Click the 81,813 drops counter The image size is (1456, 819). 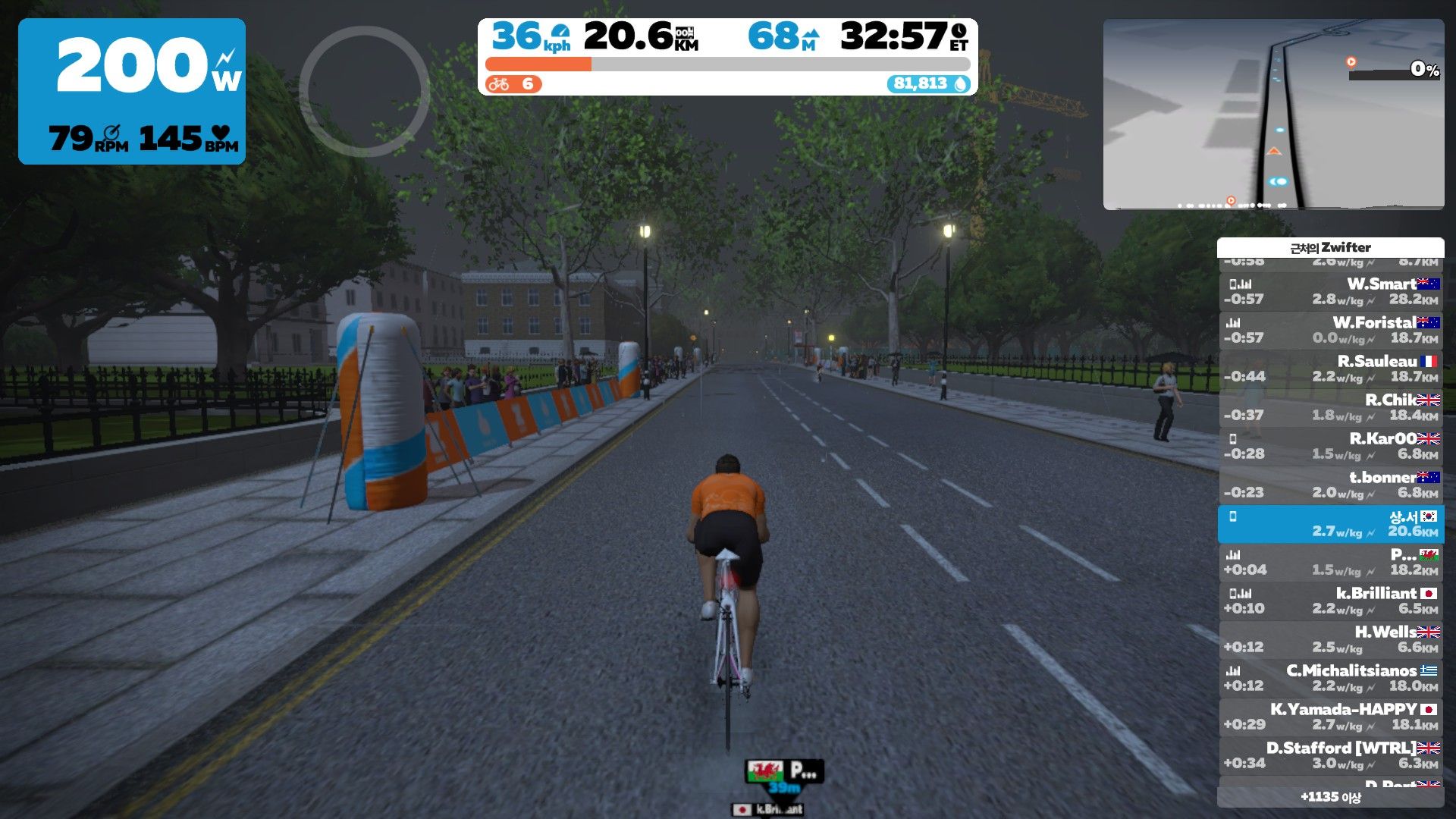tap(929, 84)
